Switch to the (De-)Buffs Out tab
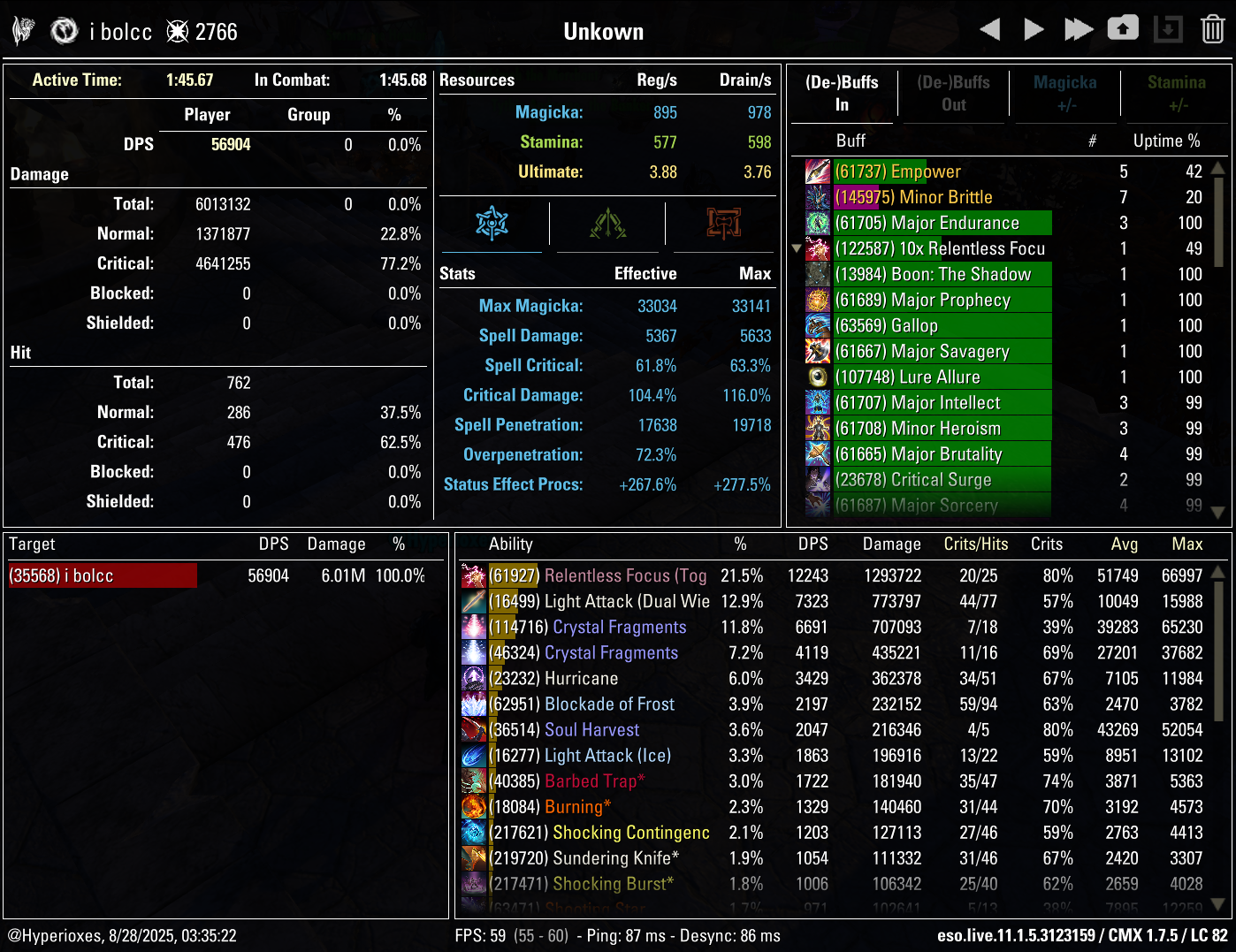Screen dimensions: 1236x952 coord(952,93)
